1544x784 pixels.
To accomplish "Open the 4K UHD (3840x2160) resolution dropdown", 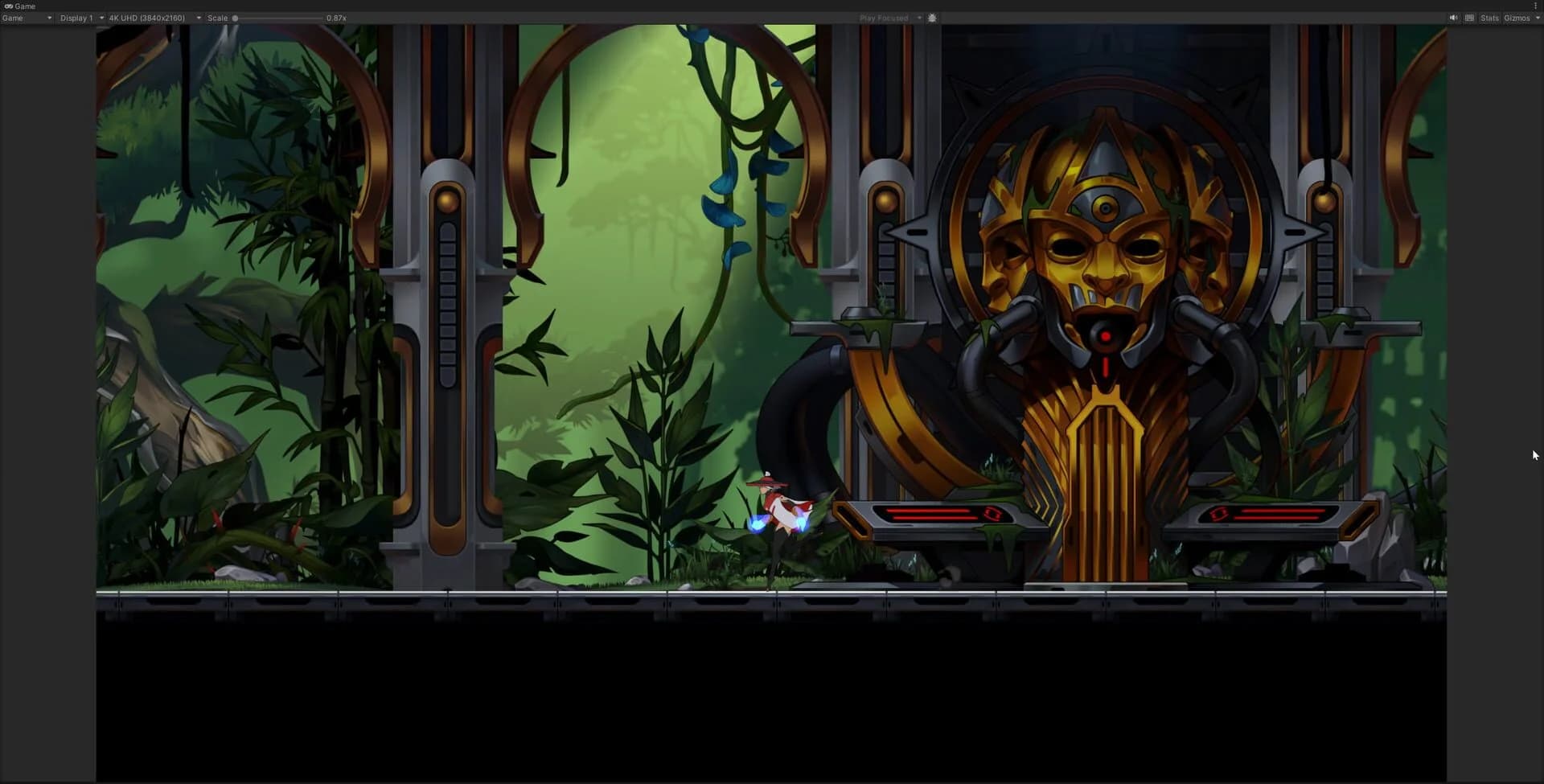I will click(x=153, y=18).
